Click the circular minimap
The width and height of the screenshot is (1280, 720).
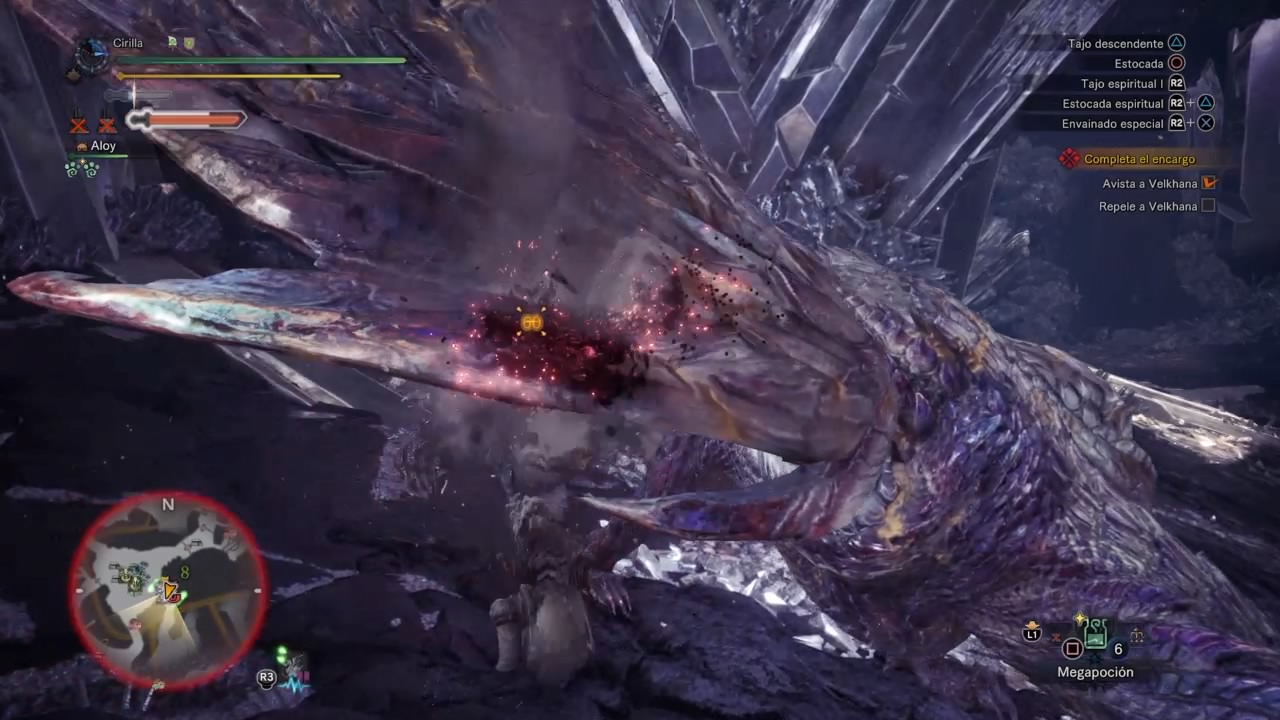pos(167,590)
